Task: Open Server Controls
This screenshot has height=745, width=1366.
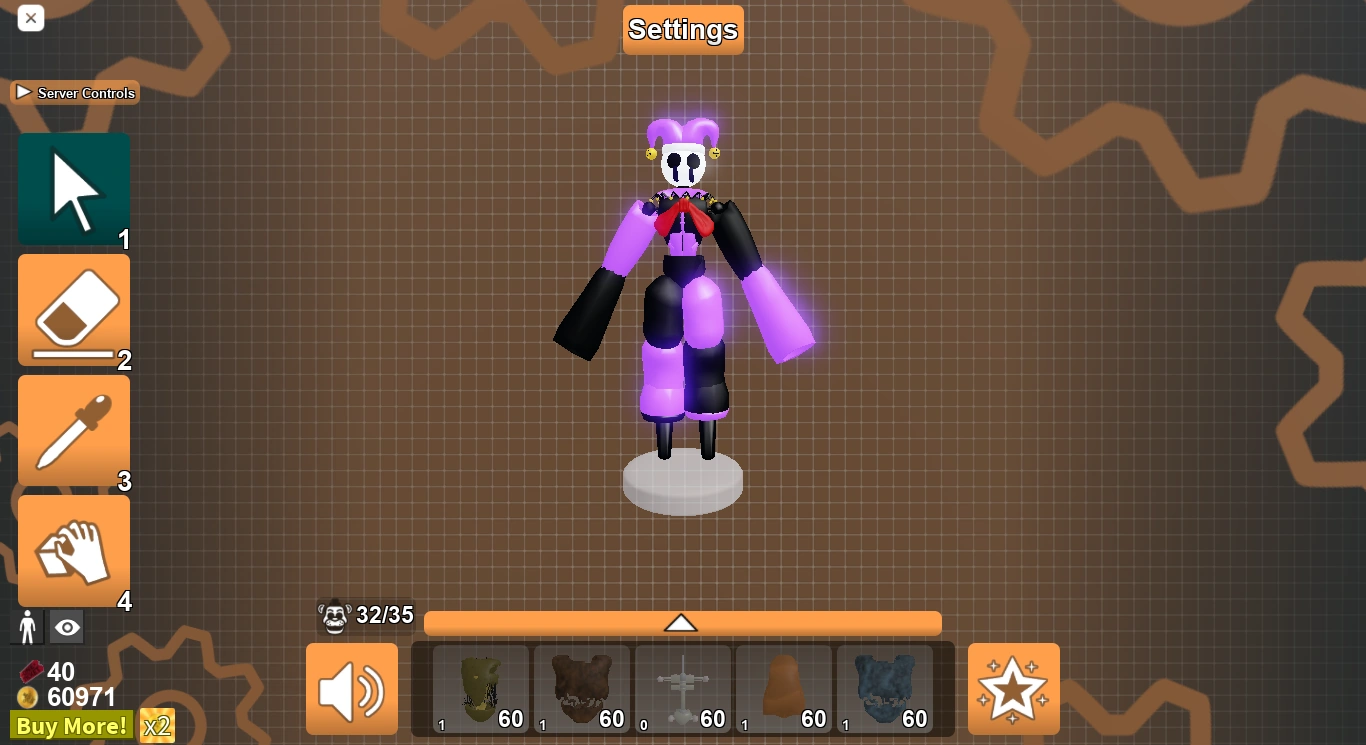Action: (75, 92)
